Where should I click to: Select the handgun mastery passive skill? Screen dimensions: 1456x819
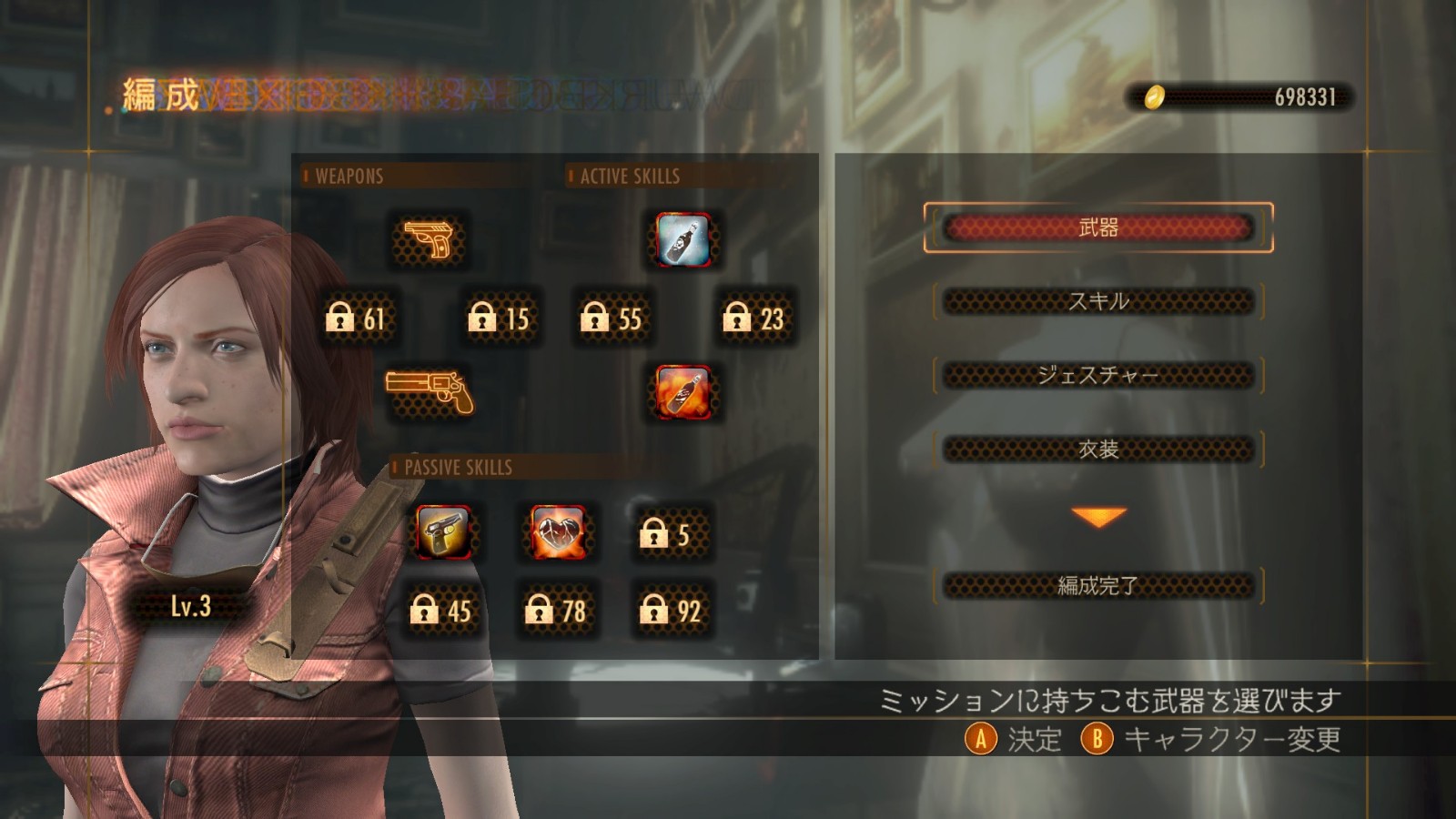(443, 531)
